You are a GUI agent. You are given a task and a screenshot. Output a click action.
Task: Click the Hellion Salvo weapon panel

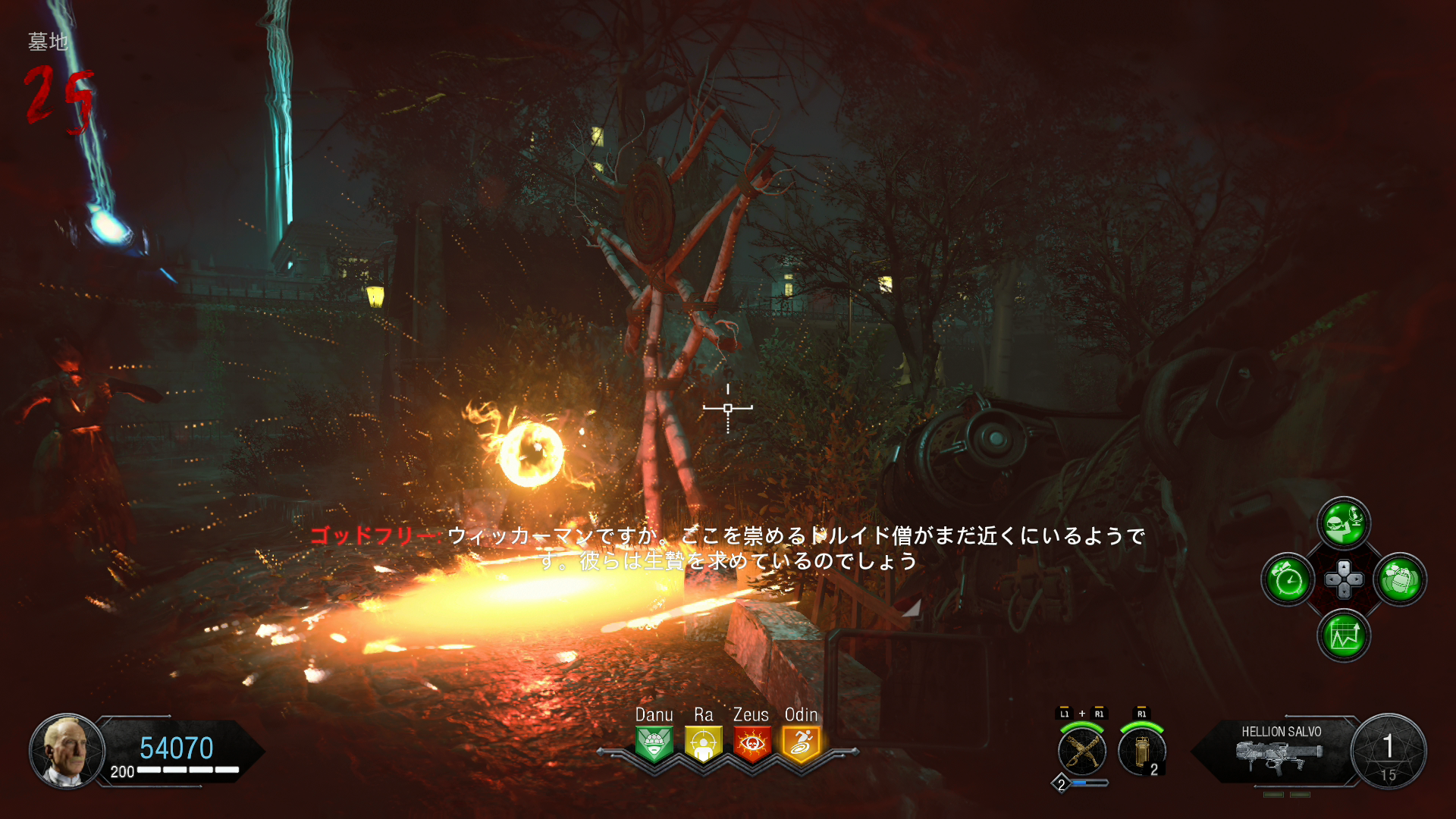pos(1281,751)
